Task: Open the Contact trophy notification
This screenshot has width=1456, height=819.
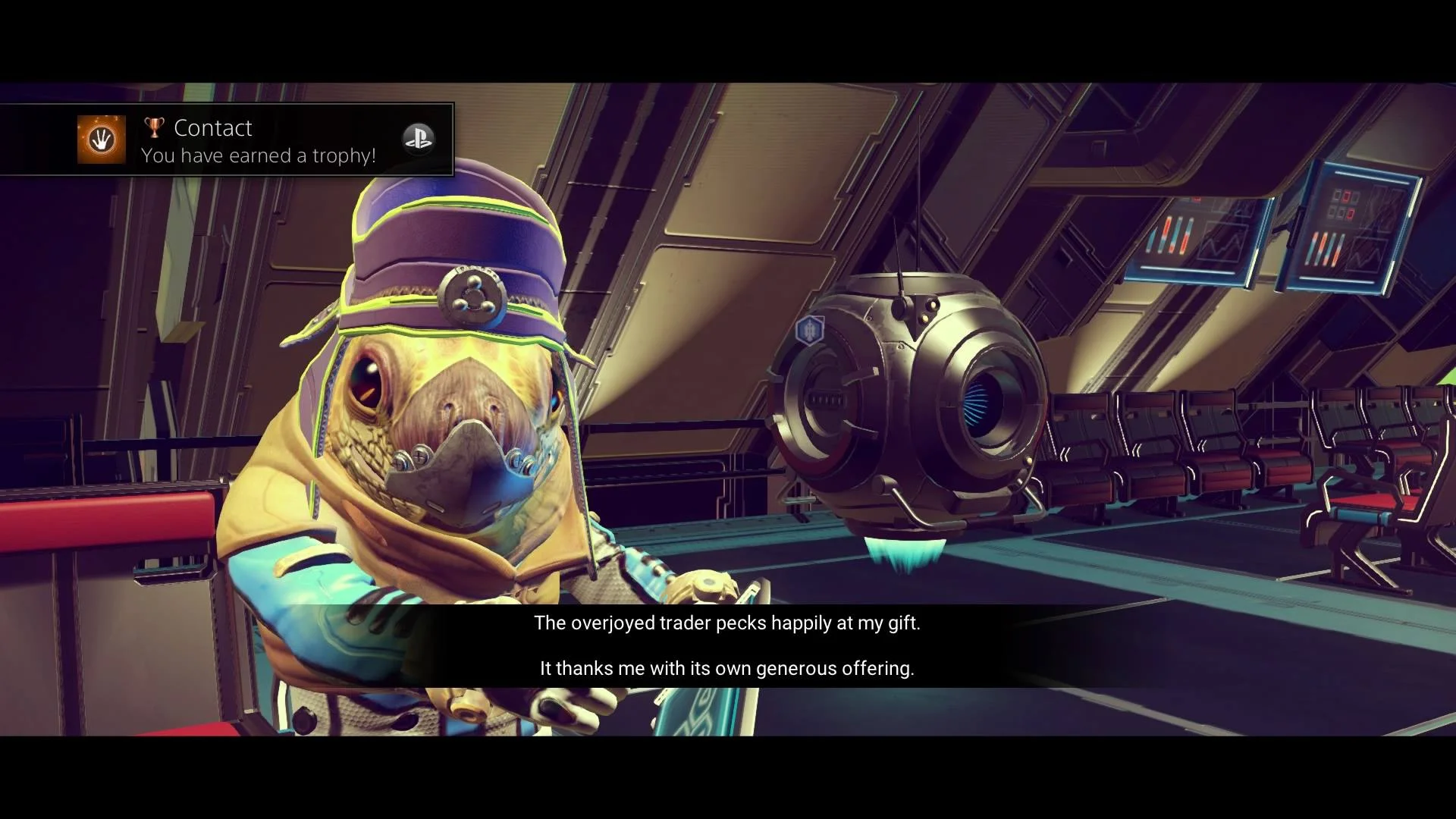Action: pyautogui.click(x=258, y=140)
